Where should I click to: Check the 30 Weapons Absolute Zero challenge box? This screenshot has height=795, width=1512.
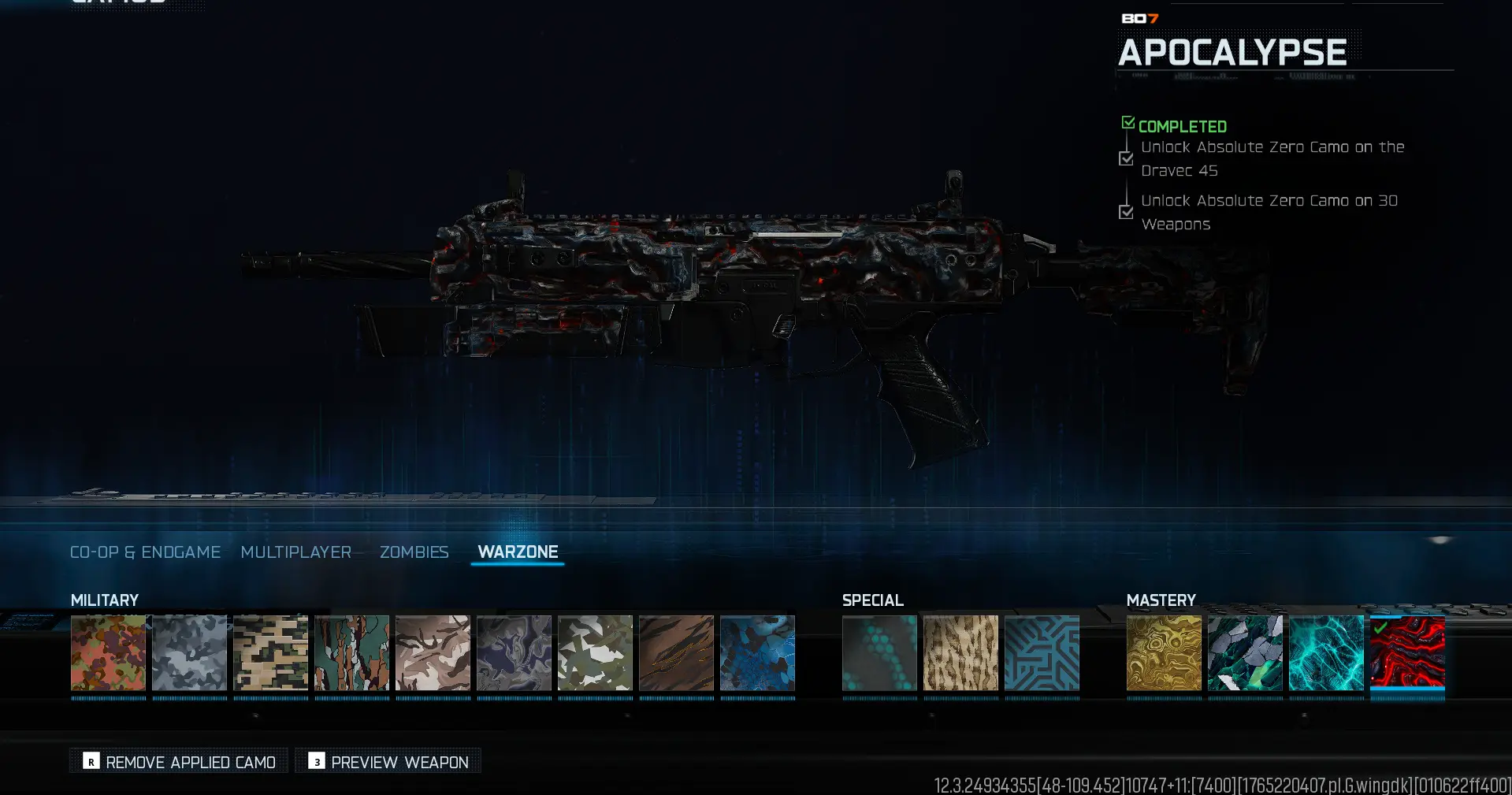1125,212
